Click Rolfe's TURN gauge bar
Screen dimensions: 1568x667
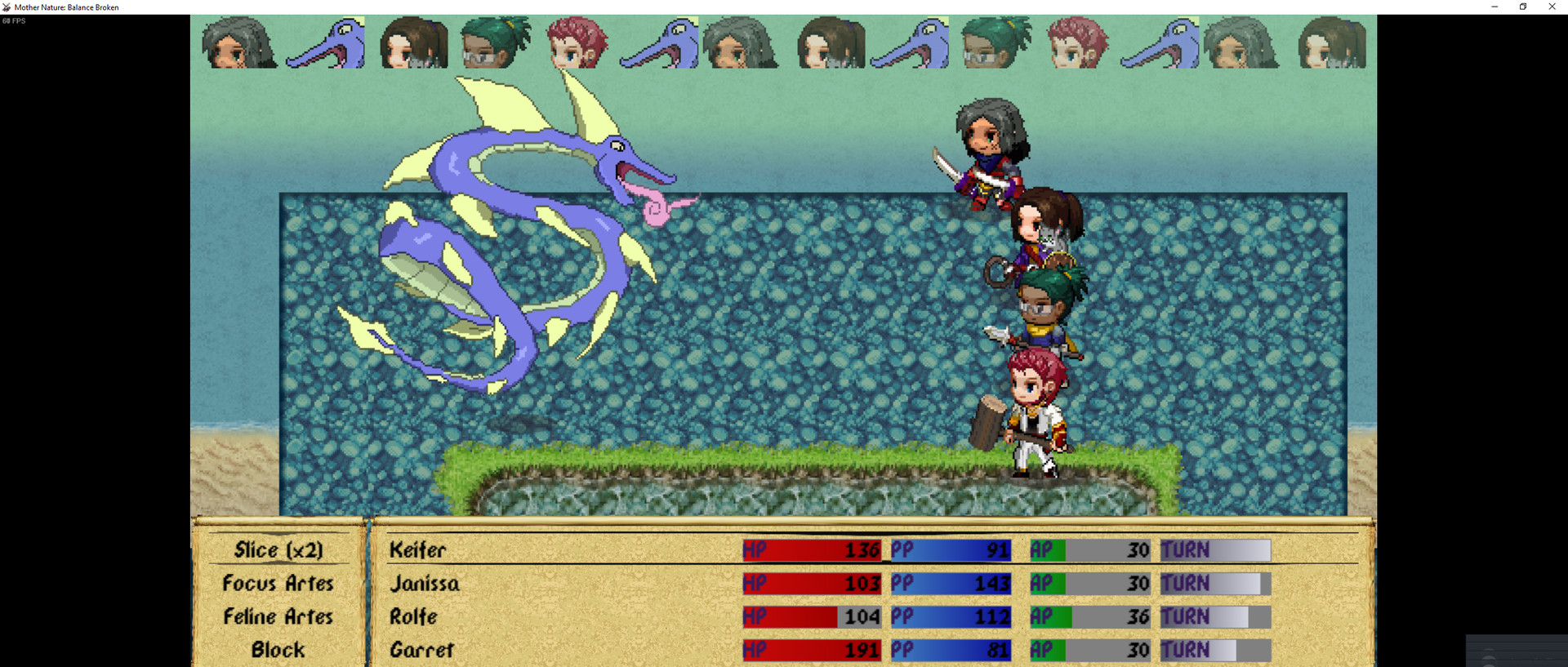pyautogui.click(x=1214, y=617)
